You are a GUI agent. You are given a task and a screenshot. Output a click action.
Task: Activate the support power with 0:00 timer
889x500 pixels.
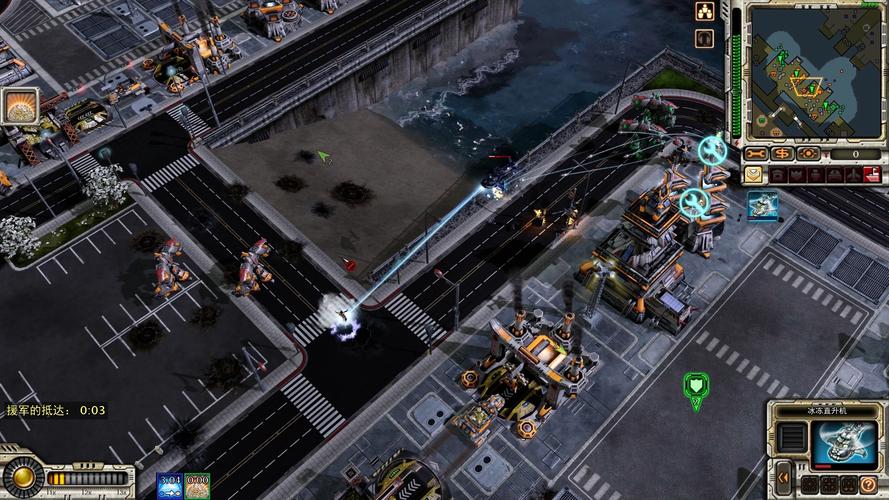(x=197, y=486)
